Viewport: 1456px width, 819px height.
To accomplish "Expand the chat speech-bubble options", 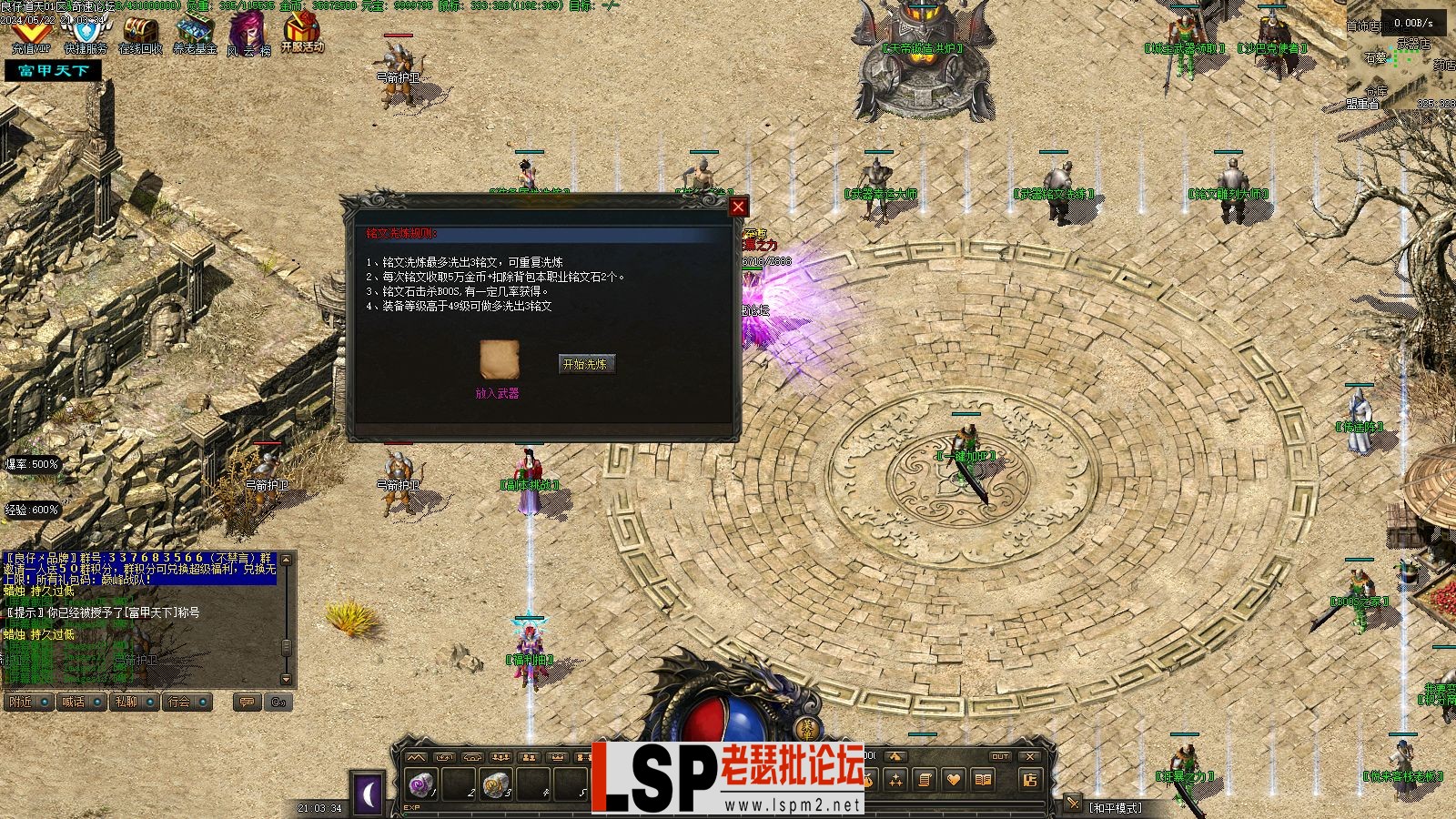I will point(248,703).
